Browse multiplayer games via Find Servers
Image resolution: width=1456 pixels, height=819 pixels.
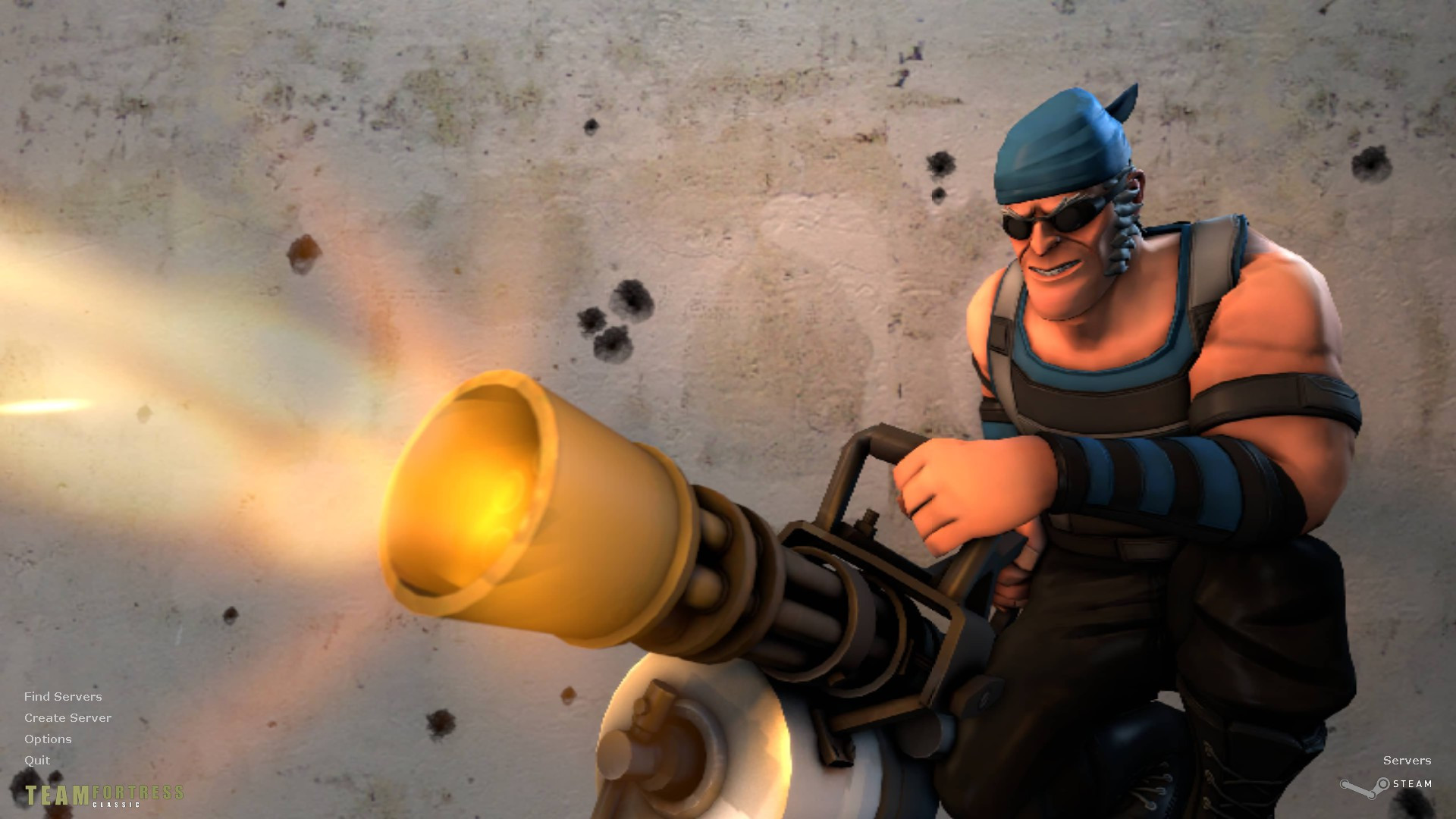64,696
